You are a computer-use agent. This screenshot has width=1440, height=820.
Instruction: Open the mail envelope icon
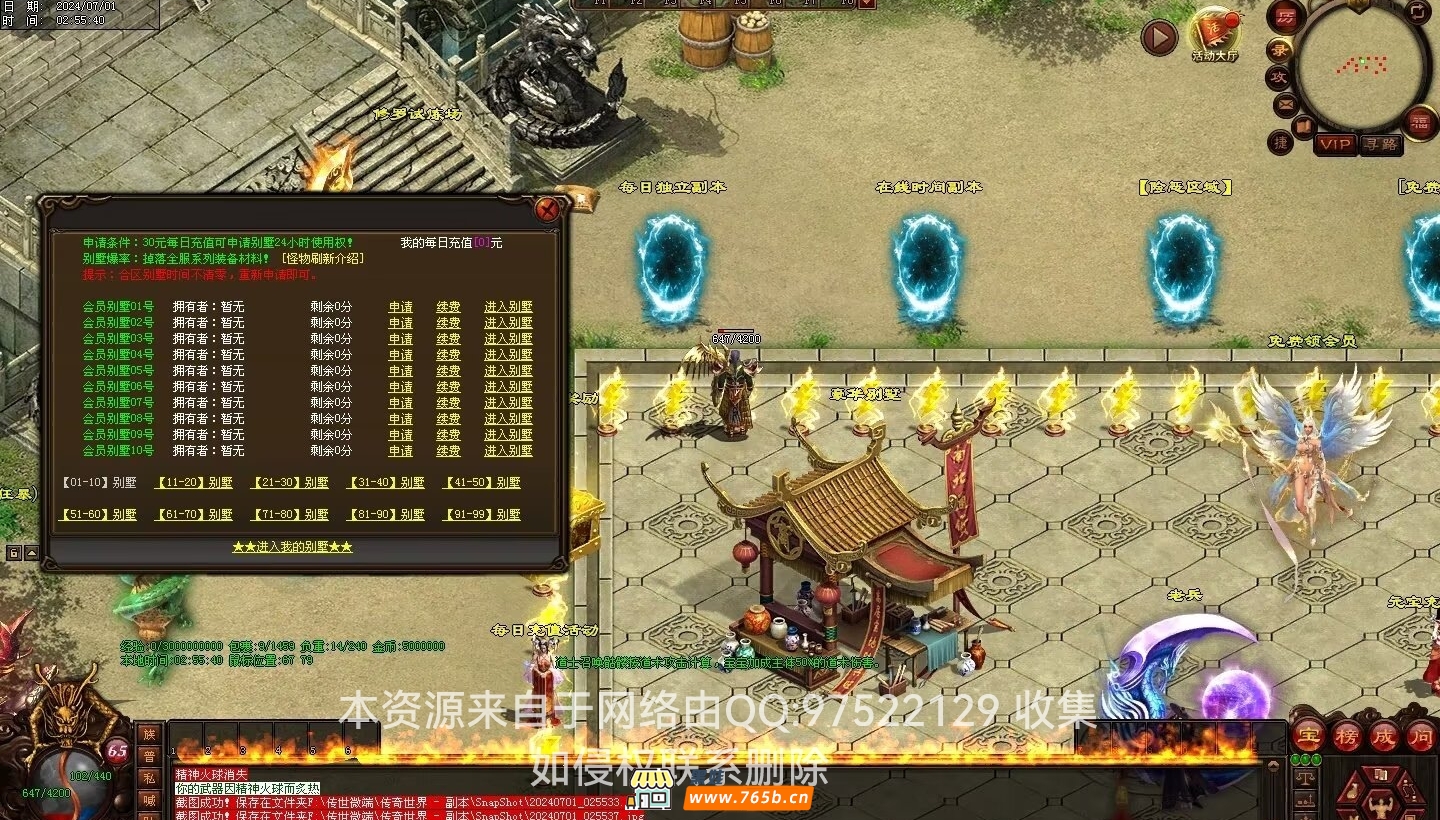point(1286,104)
